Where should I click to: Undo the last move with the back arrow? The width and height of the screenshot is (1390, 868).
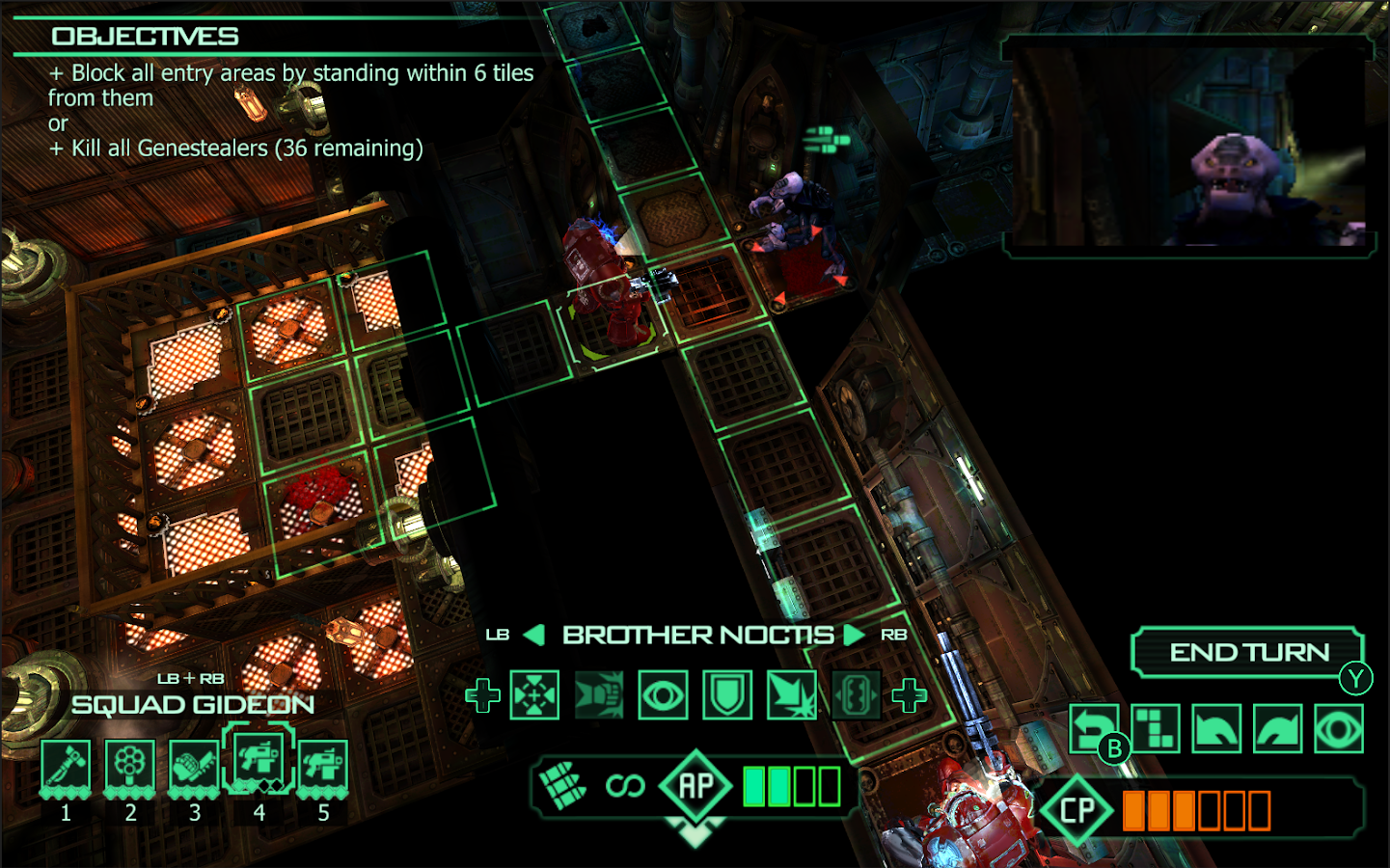click(1093, 728)
